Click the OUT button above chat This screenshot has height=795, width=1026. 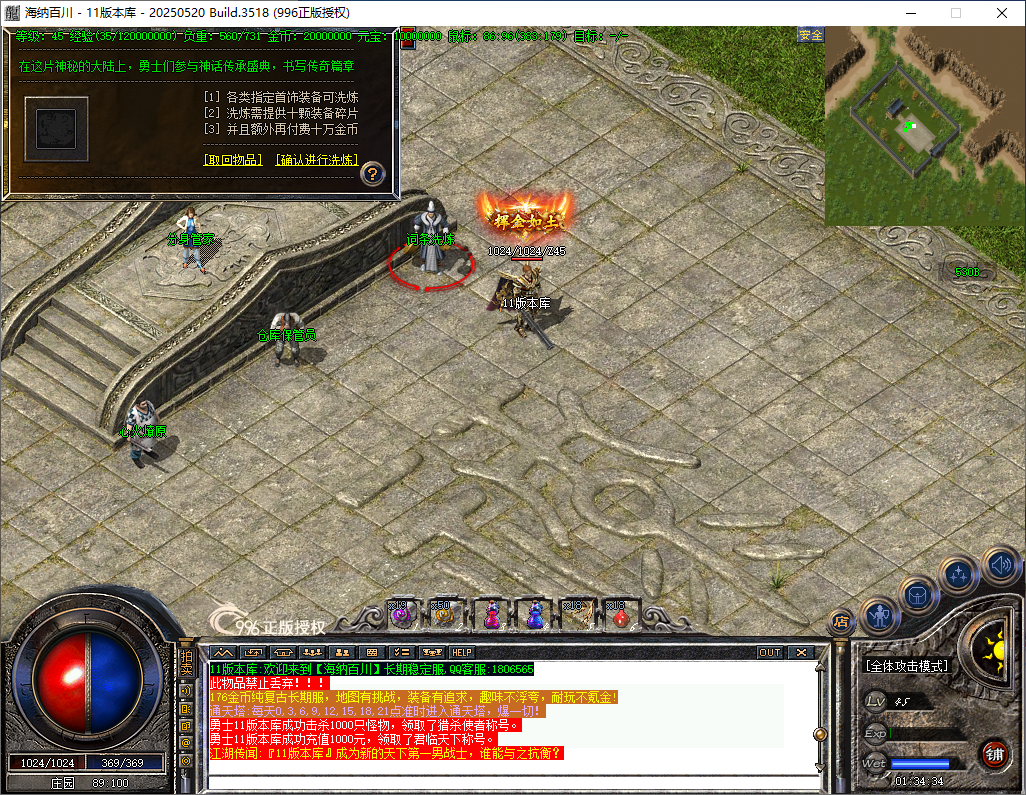pyautogui.click(x=769, y=652)
